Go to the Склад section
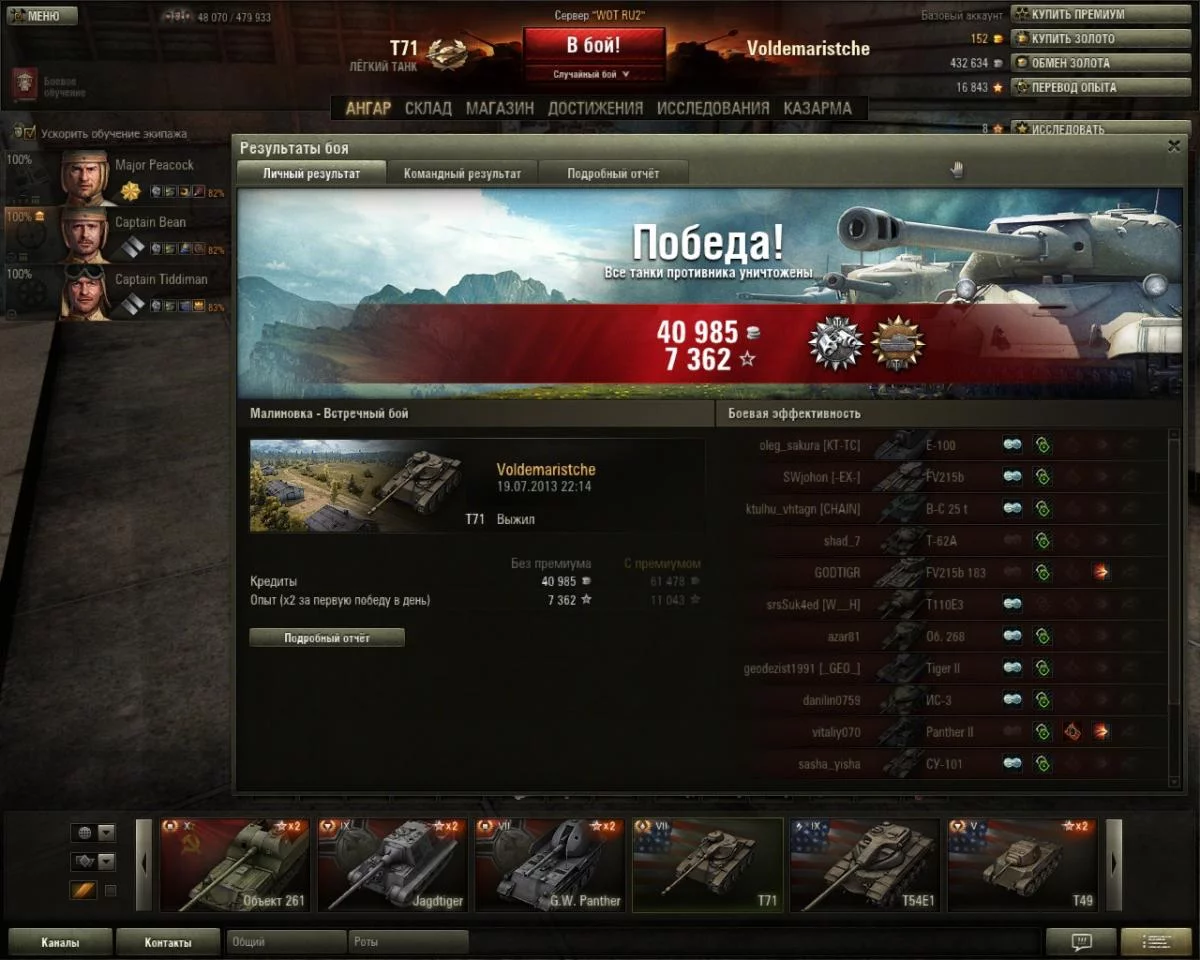 click(x=428, y=108)
